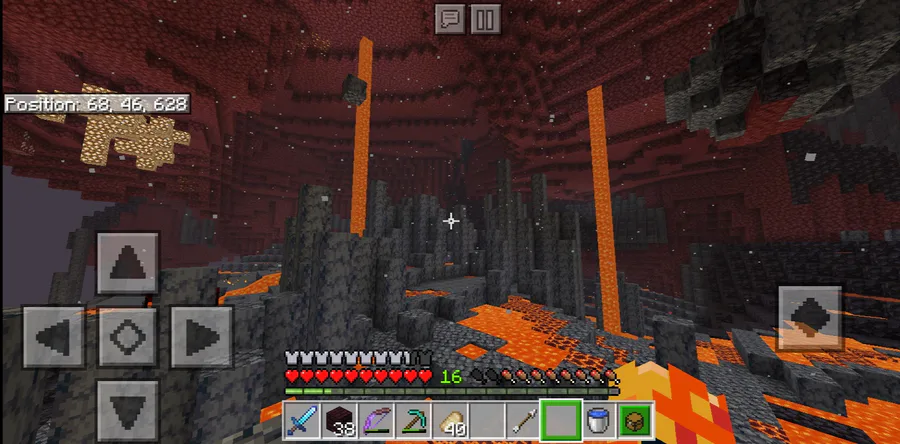Pause the game
The height and width of the screenshot is (444, 900).
[483, 18]
